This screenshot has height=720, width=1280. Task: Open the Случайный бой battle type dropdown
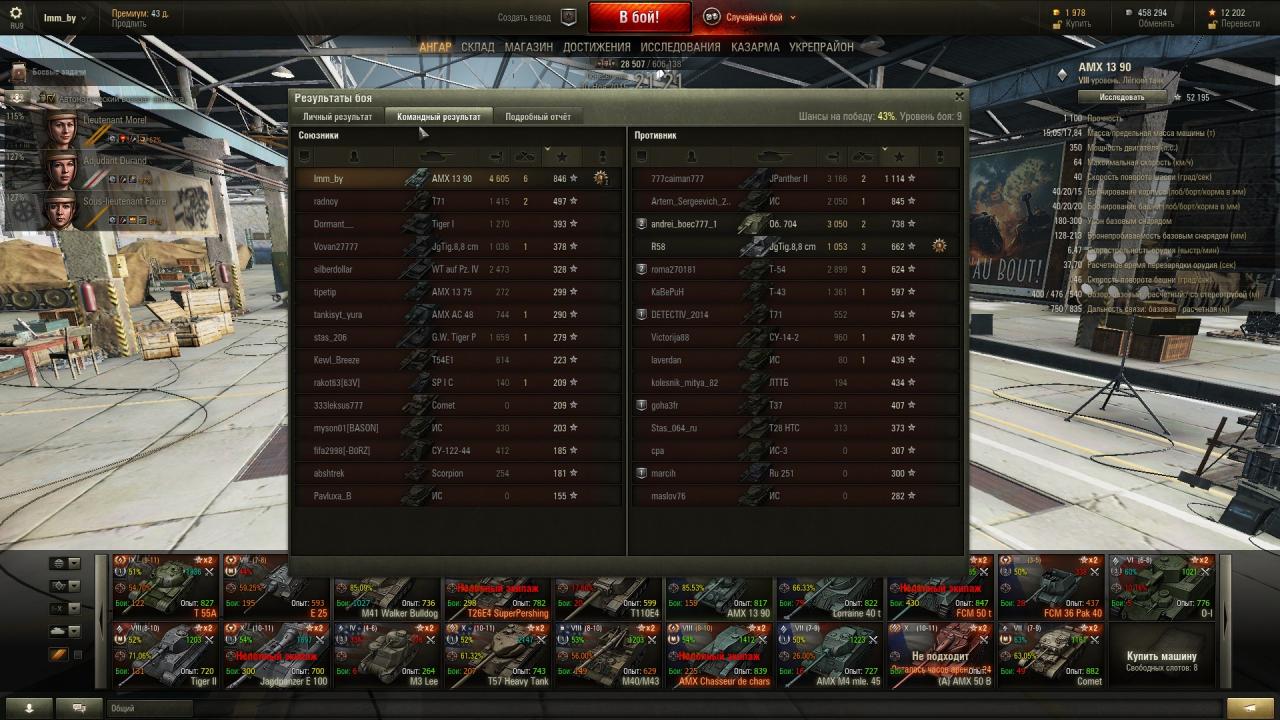[750, 17]
